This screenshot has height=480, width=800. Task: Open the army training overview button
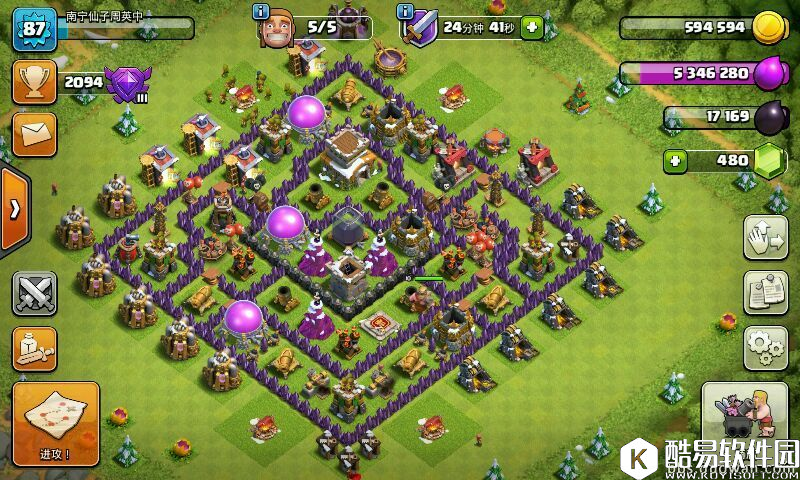pos(34,347)
